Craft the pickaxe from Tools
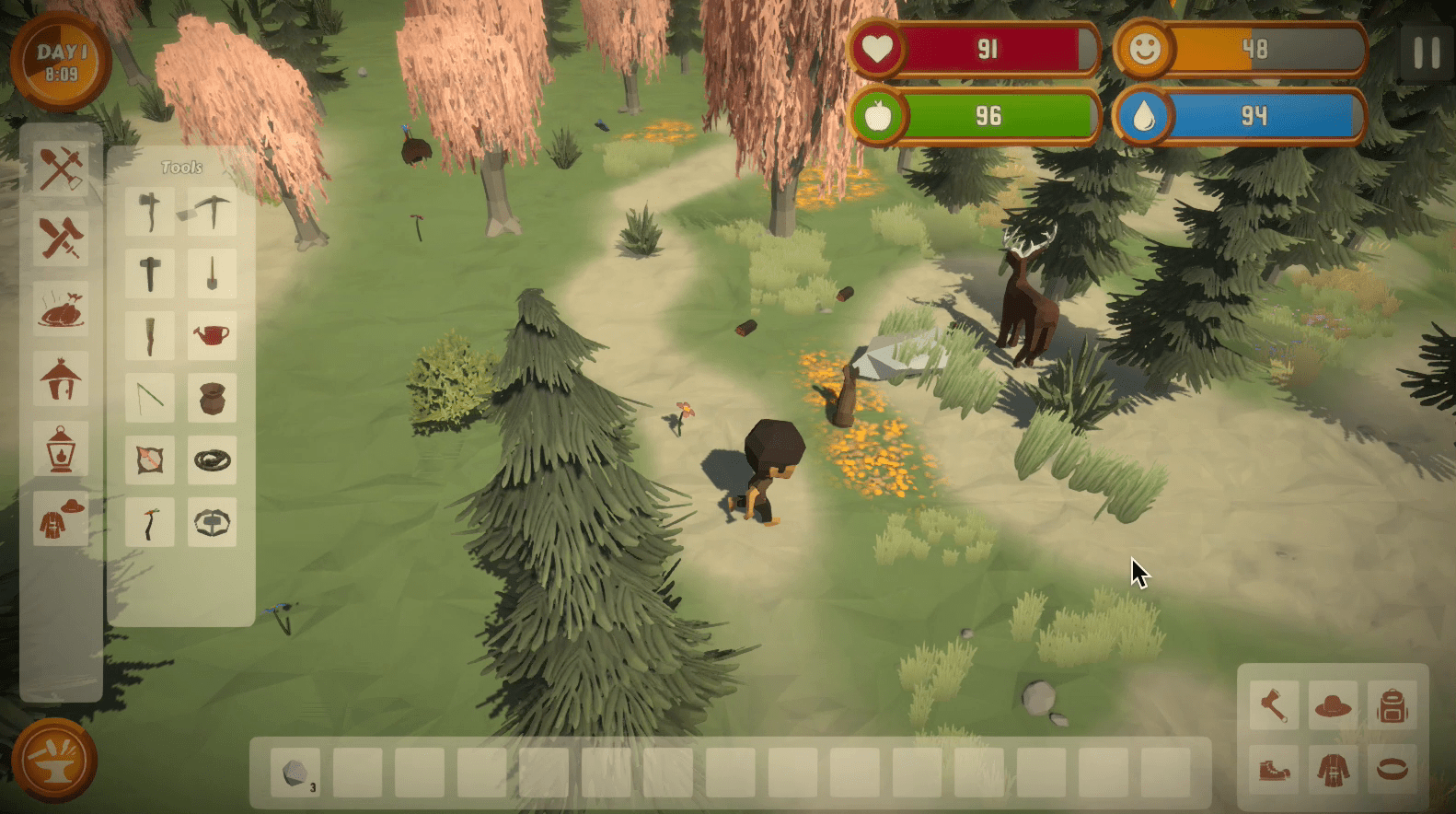Image resolution: width=1456 pixels, height=814 pixels. point(212,211)
